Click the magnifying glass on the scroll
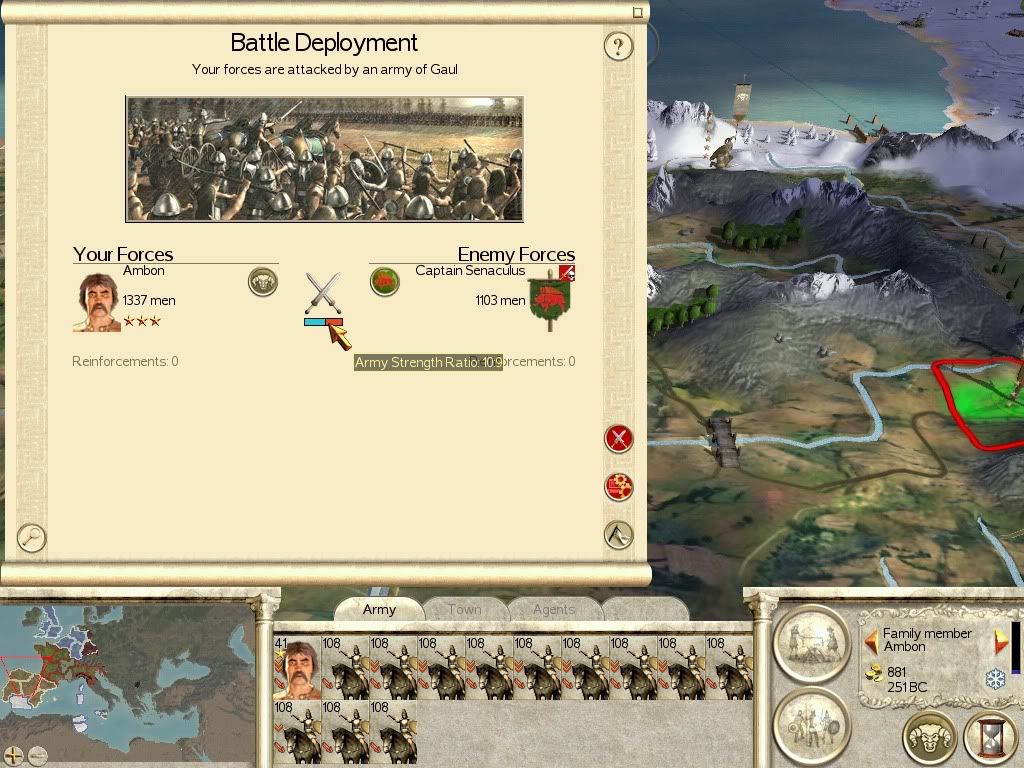1024x768 pixels. (32, 538)
